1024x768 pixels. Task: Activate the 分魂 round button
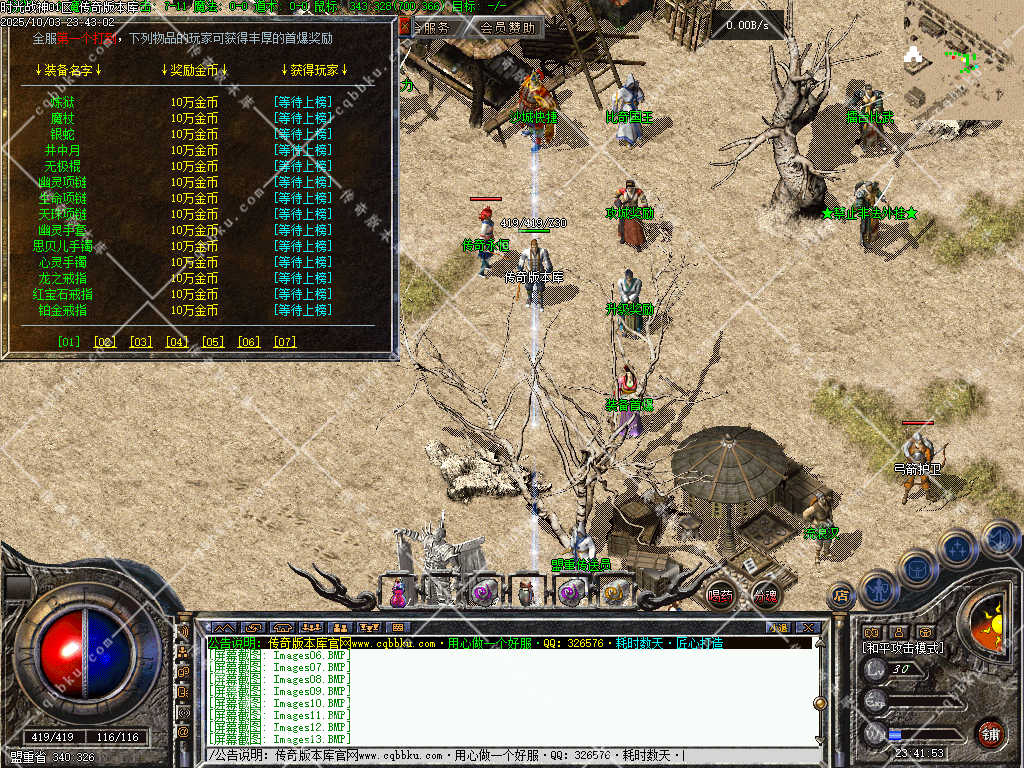click(x=765, y=595)
